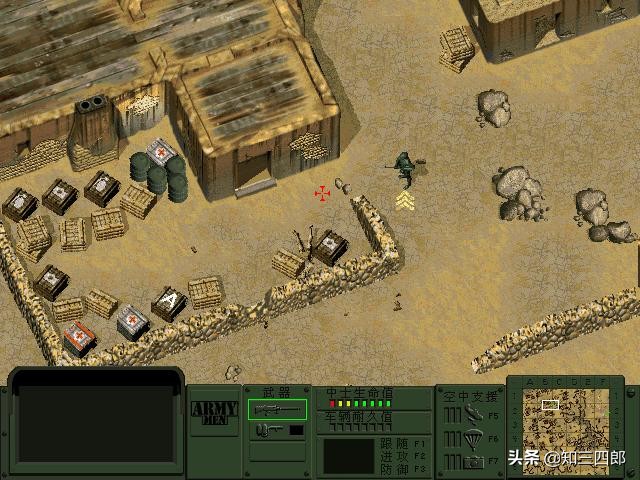Viewport: 640px width, 480px height.
Task: Choose the secondary weapon slot below the rifle
Action: tap(277, 430)
